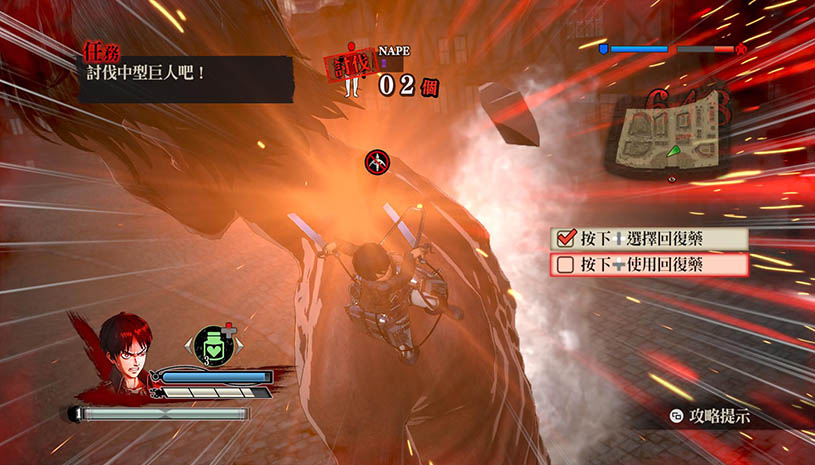Open 攻略提示 strategy hints

(x=710, y=416)
